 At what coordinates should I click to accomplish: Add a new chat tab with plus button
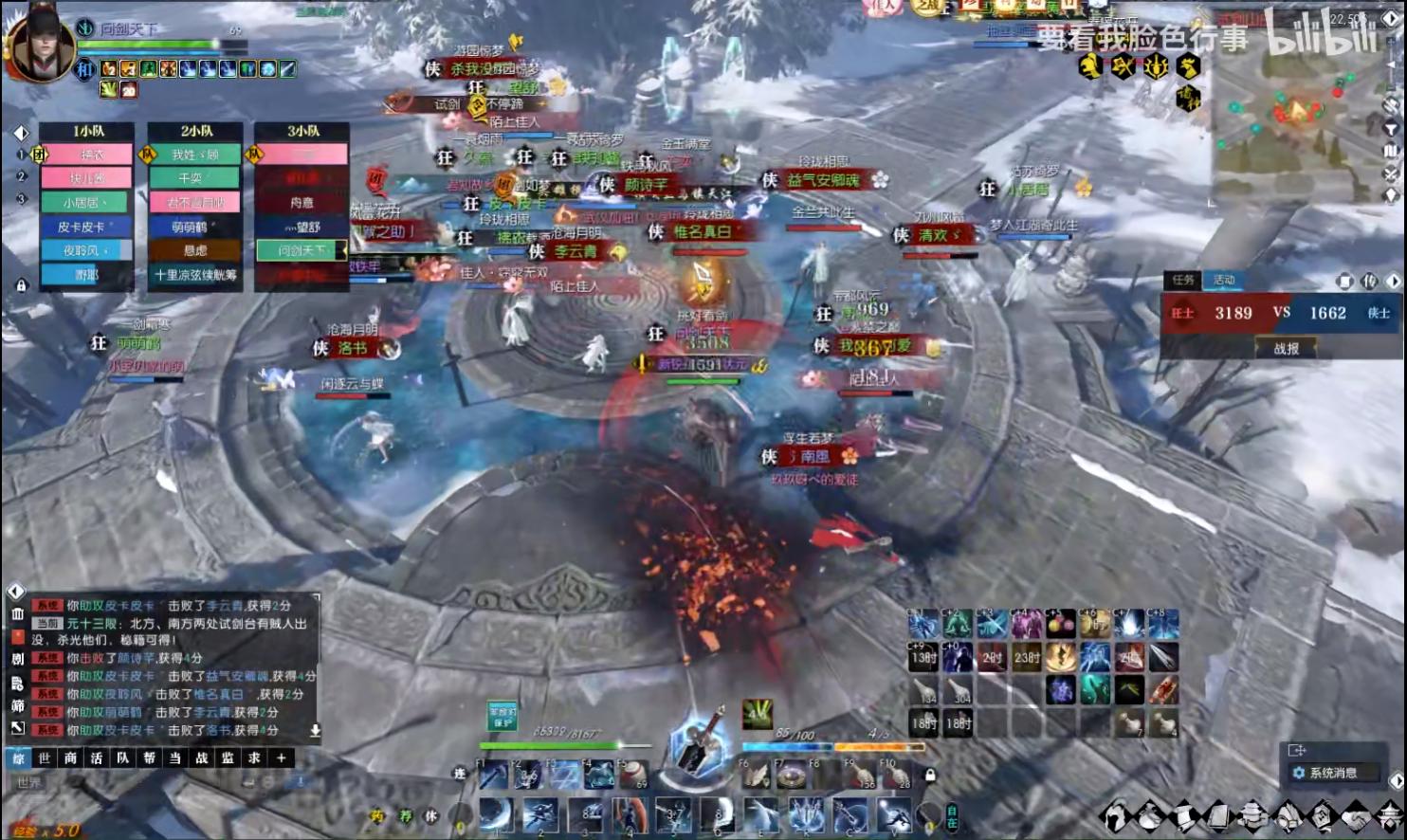[x=281, y=758]
